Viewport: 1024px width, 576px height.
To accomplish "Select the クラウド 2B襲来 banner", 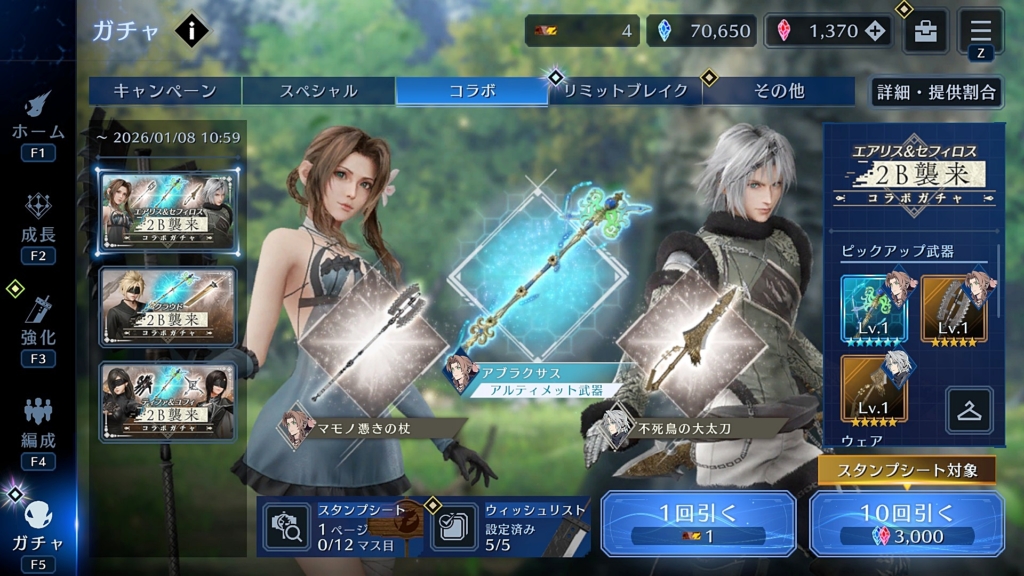I will point(168,307).
